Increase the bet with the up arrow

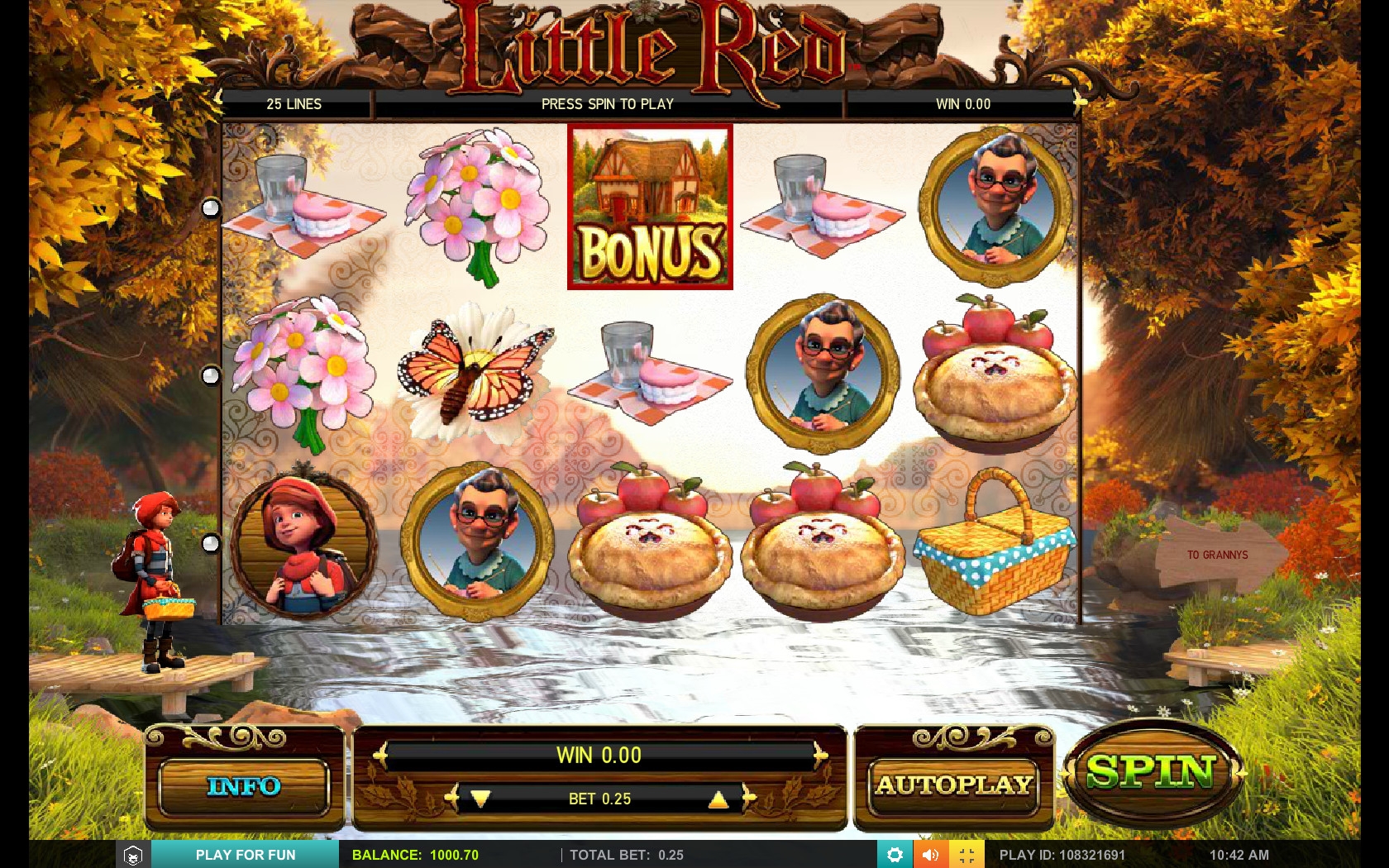(x=718, y=799)
